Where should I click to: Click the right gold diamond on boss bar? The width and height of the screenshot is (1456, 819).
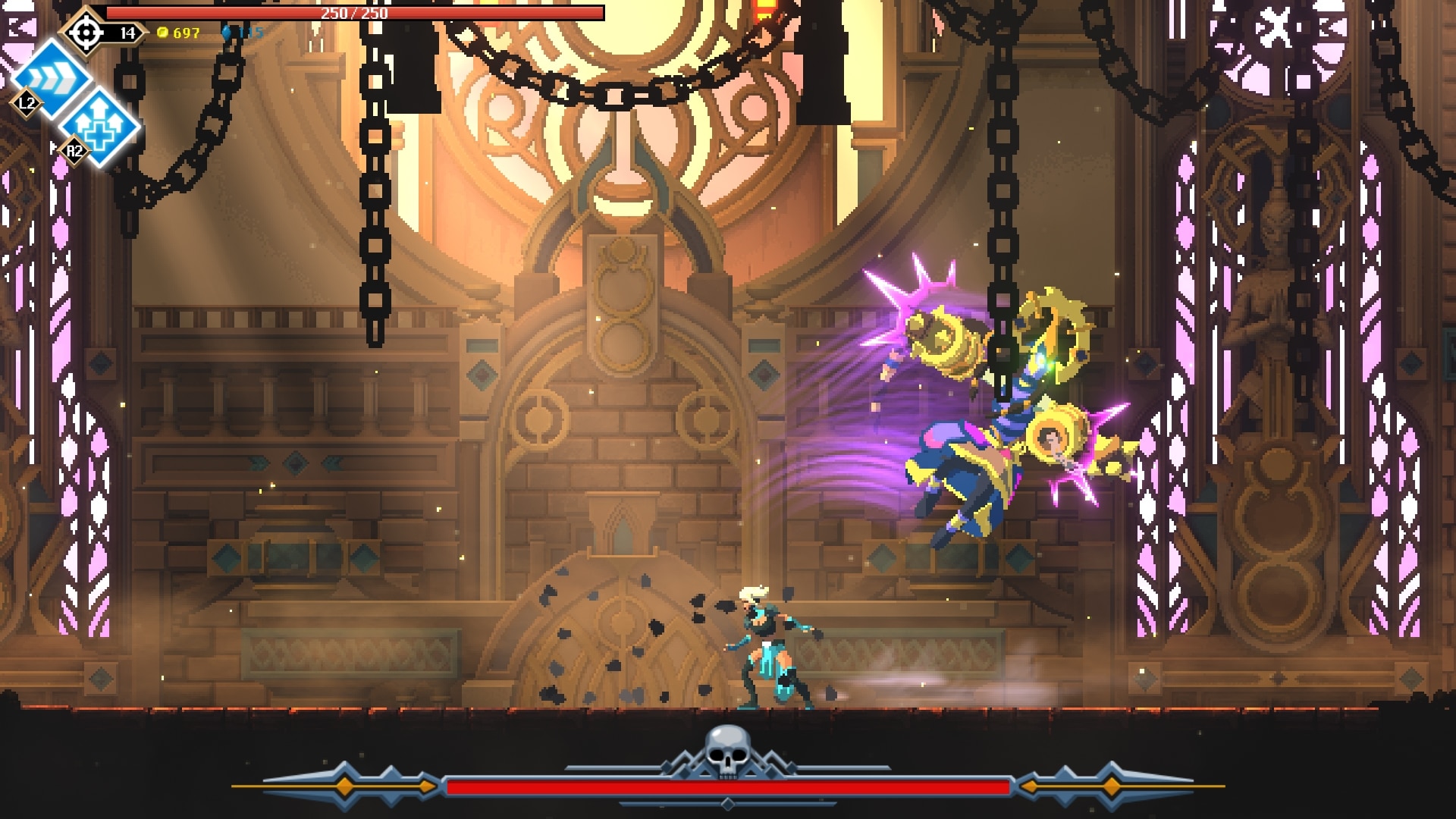[x=1110, y=786]
